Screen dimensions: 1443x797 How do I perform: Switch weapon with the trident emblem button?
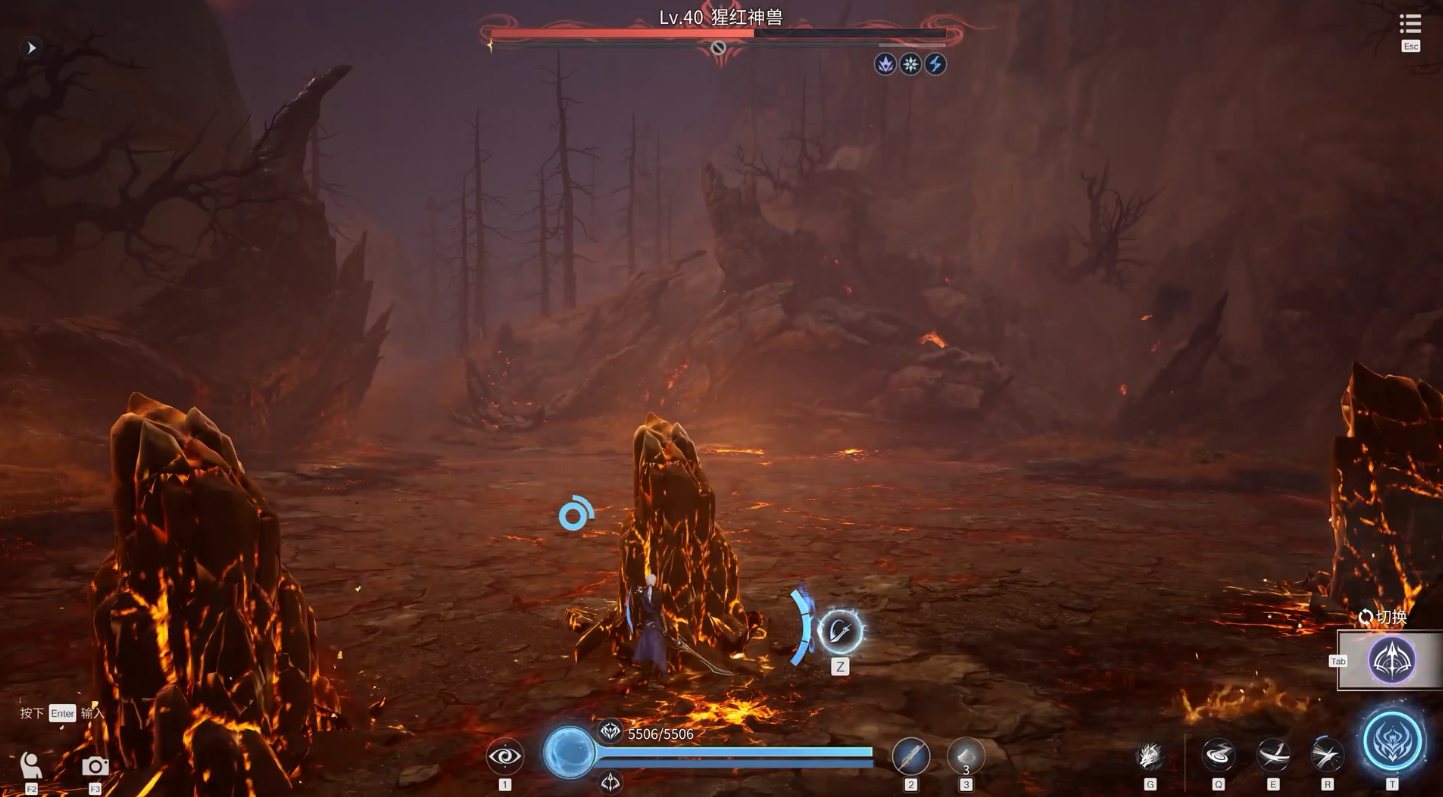[1391, 660]
